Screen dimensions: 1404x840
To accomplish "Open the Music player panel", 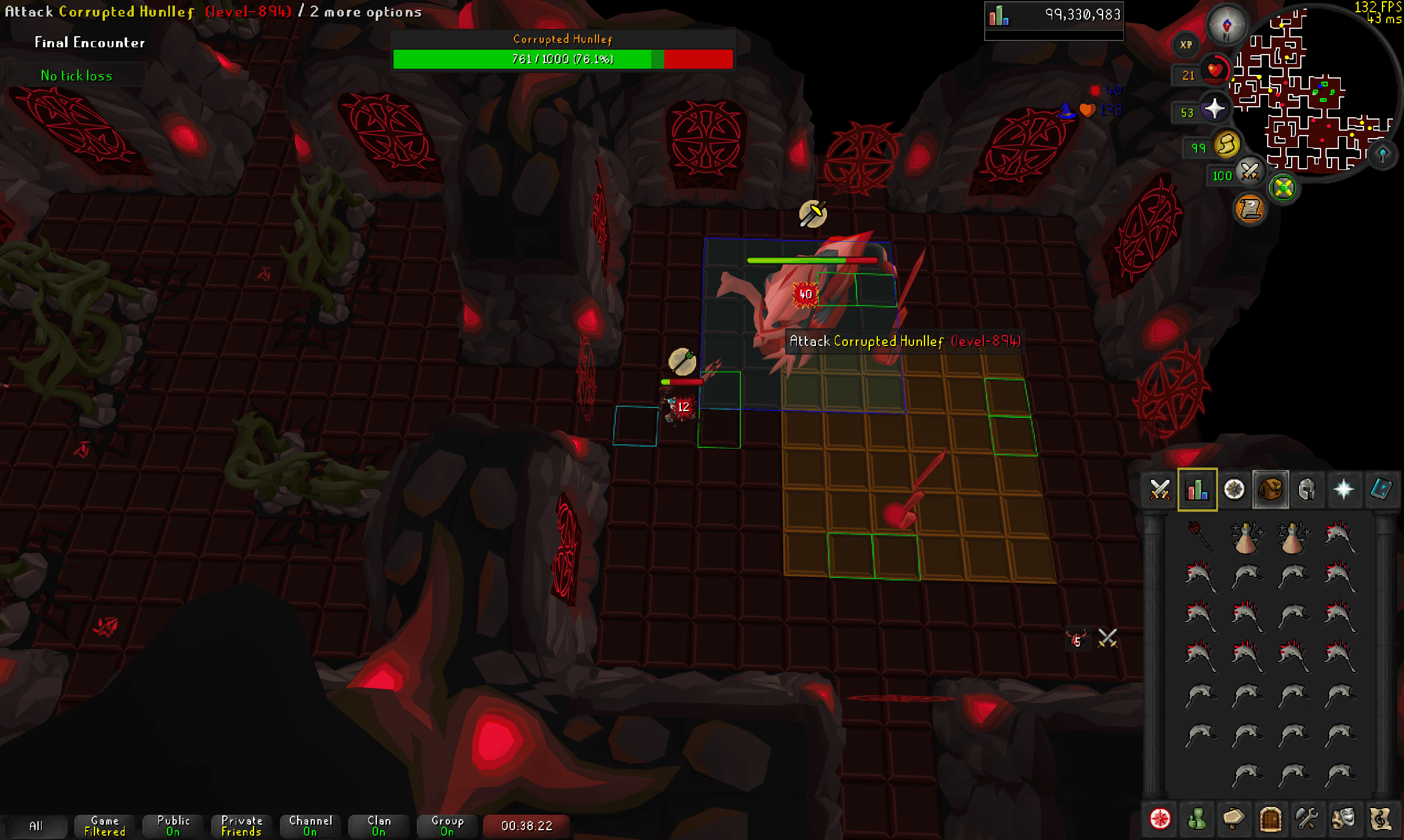I will click(x=1381, y=819).
